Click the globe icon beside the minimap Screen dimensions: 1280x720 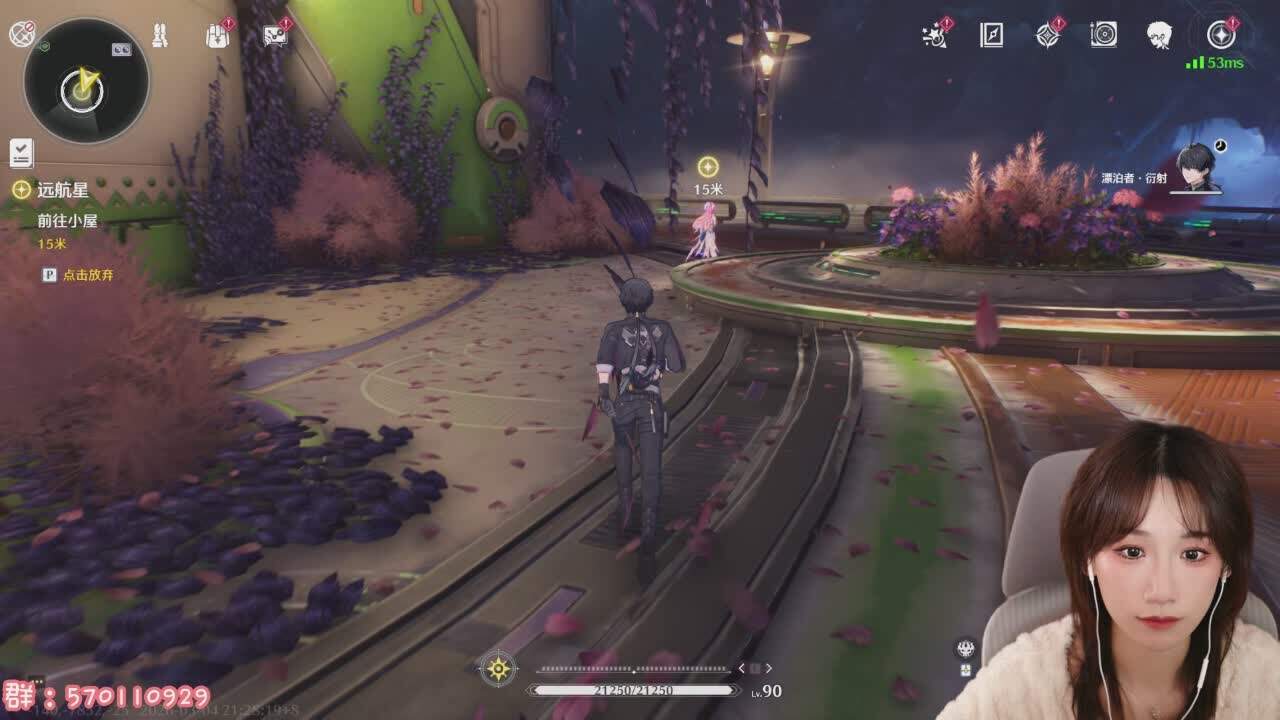click(x=21, y=34)
